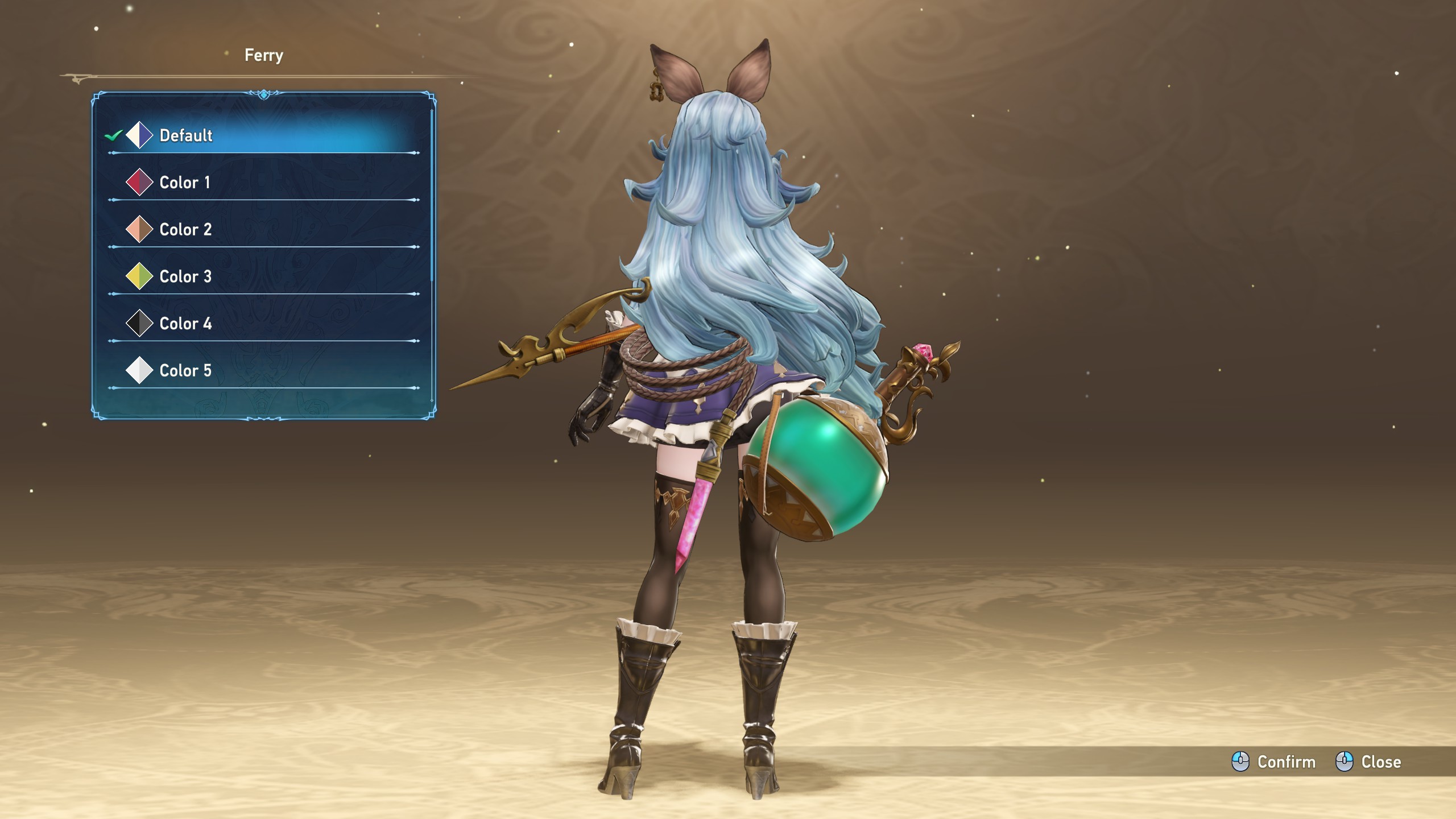Select the Color 3 yellow-green option
This screenshot has height=819, width=1456.
pyautogui.click(x=185, y=277)
